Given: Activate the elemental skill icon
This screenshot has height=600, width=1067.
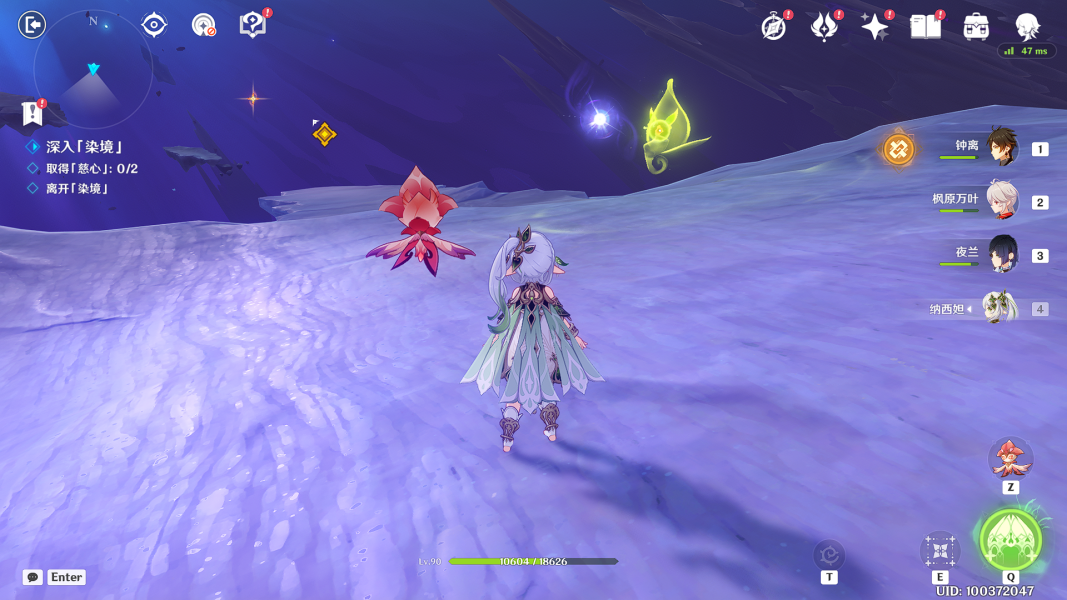Looking at the screenshot, I should tap(939, 549).
